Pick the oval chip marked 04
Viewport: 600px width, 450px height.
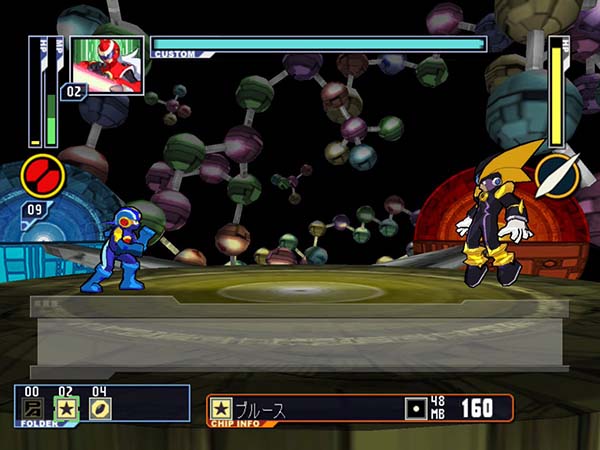pyautogui.click(x=99, y=409)
